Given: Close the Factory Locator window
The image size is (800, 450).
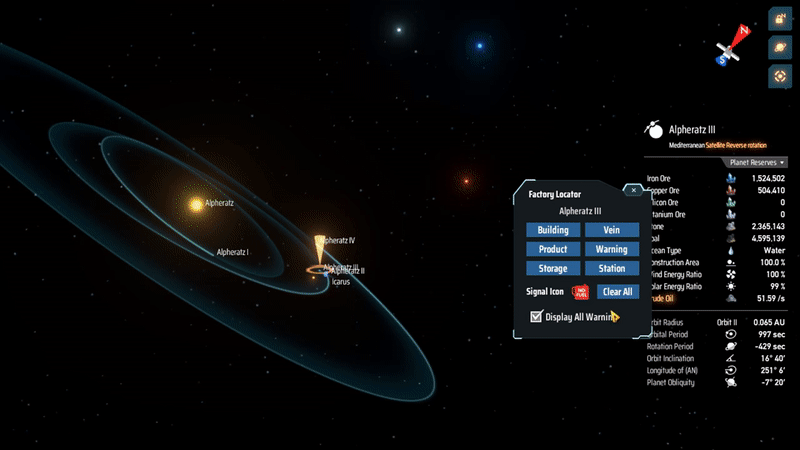Looking at the screenshot, I should (x=632, y=189).
